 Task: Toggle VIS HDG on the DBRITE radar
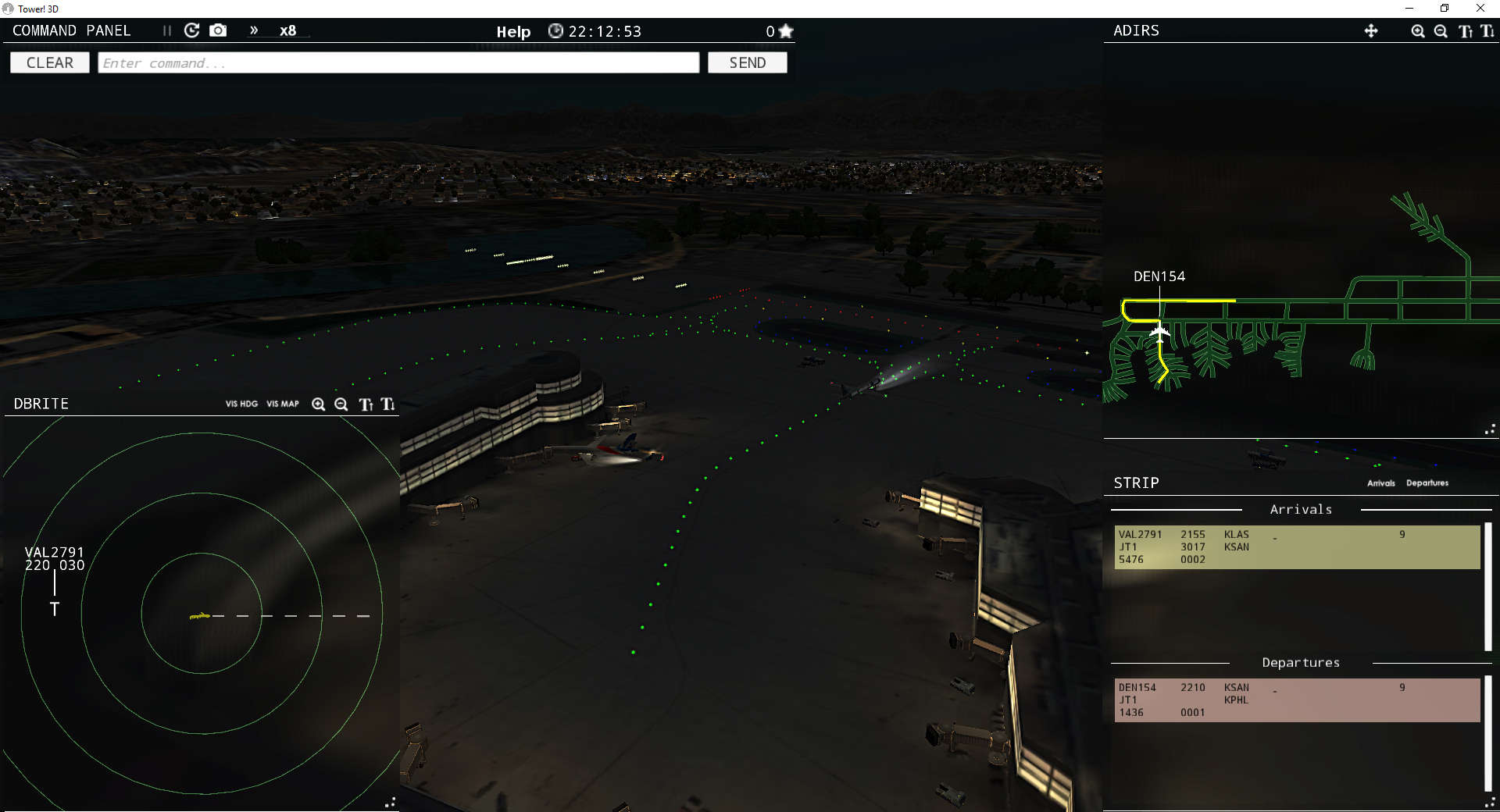pyautogui.click(x=240, y=404)
